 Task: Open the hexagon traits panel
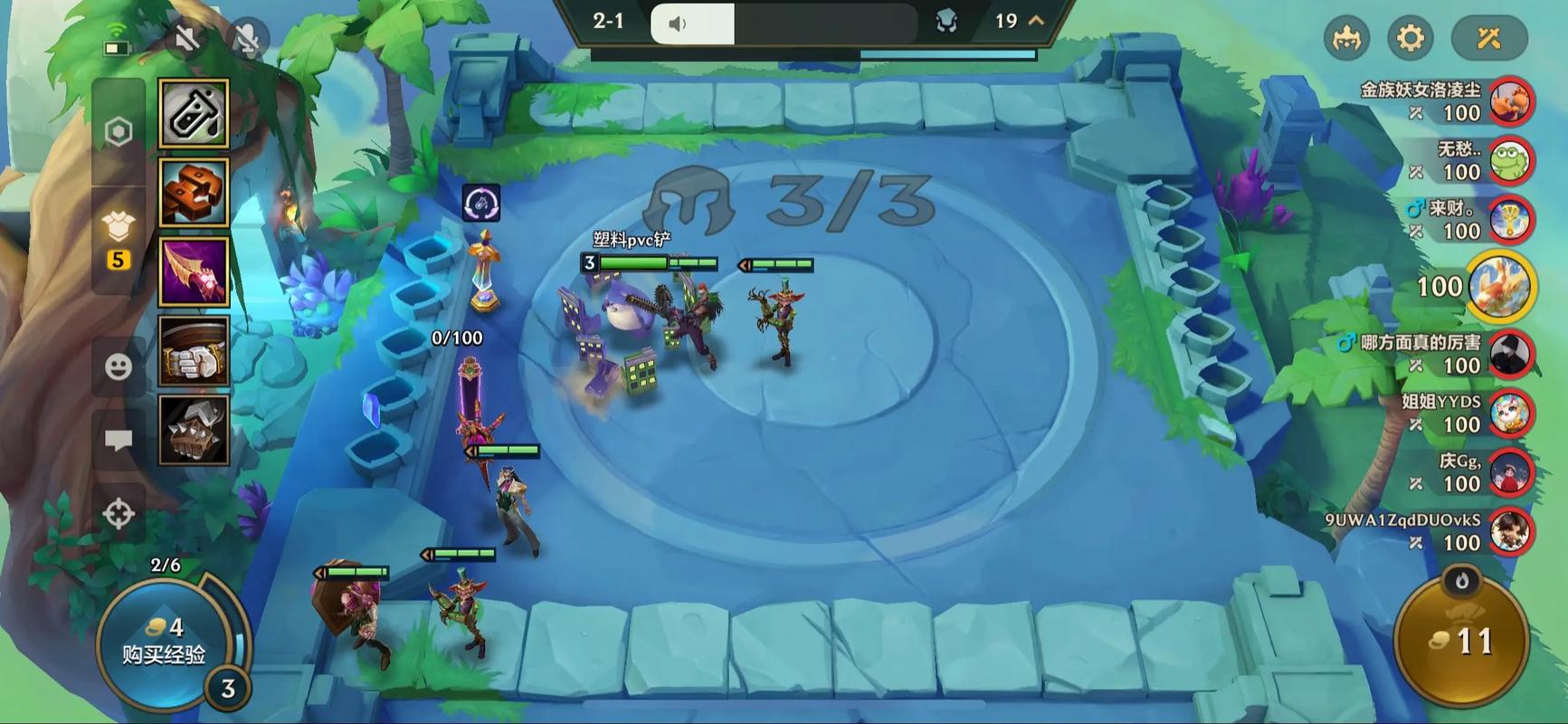pos(119,132)
